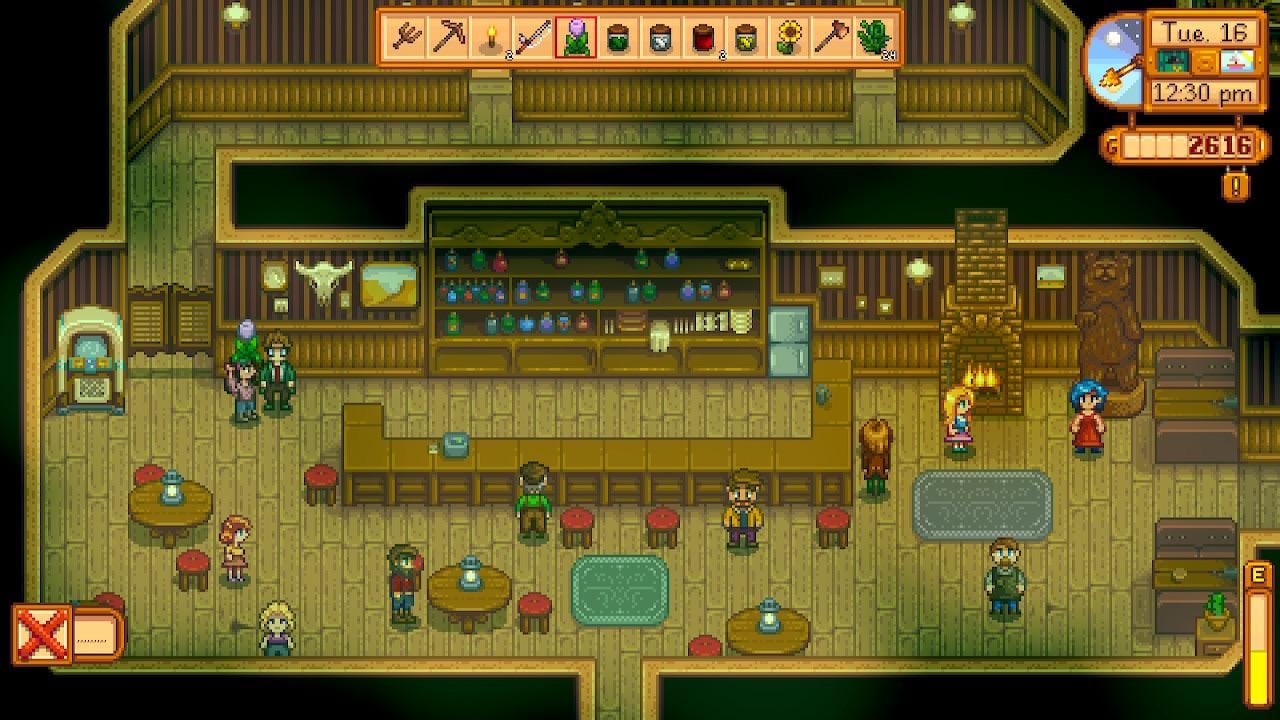The image size is (1280, 720).
Task: Select the yellow preserve jar slot
Action: click(x=746, y=38)
